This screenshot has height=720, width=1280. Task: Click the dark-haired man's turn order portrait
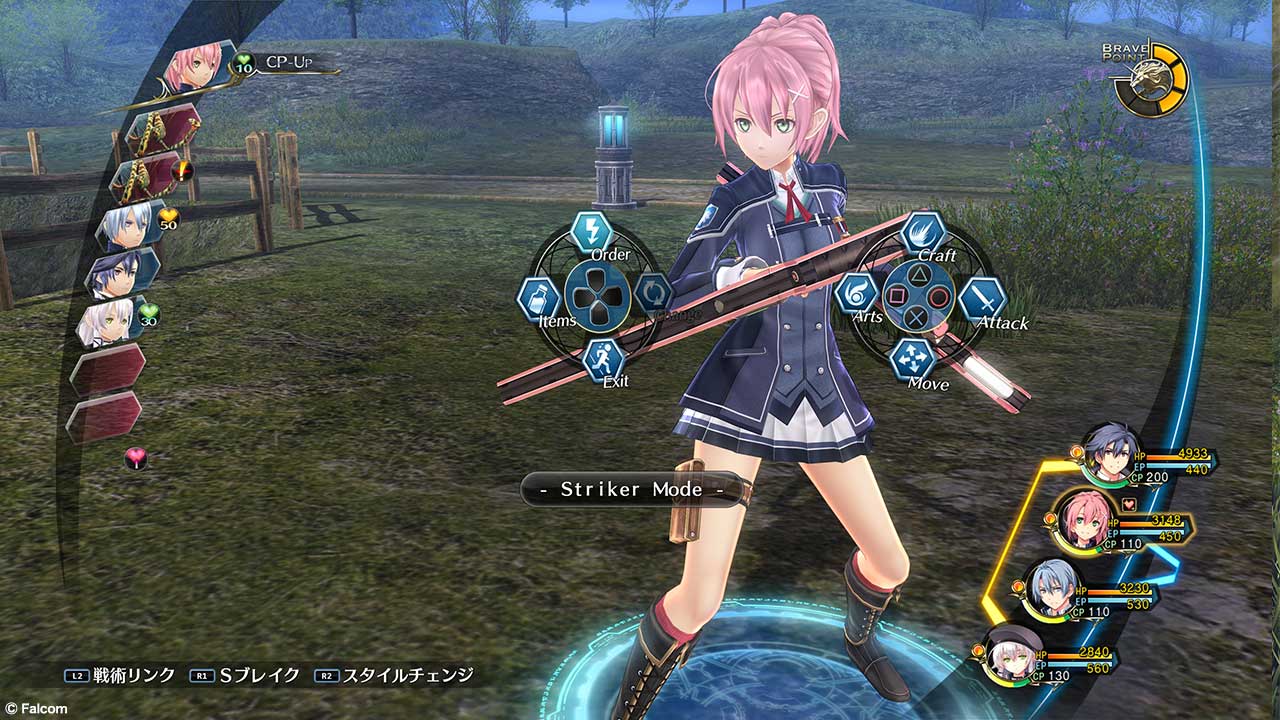pos(120,274)
